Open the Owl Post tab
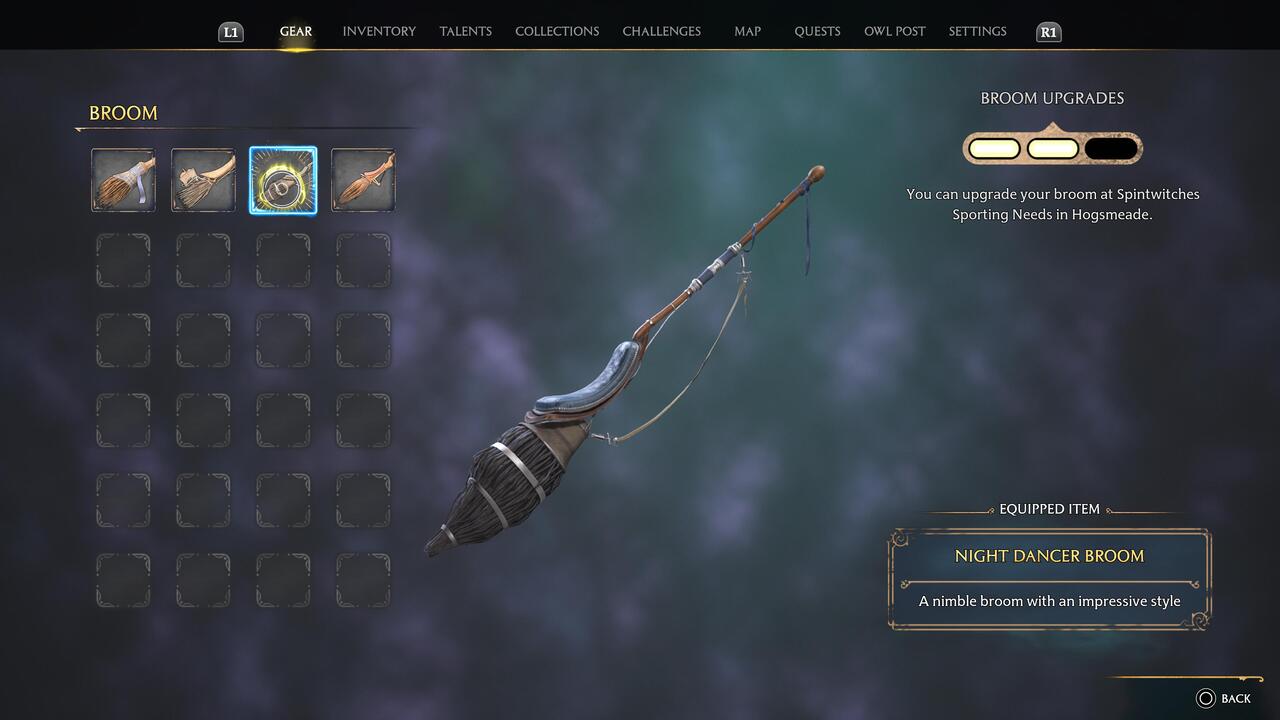The image size is (1280, 720). [895, 31]
